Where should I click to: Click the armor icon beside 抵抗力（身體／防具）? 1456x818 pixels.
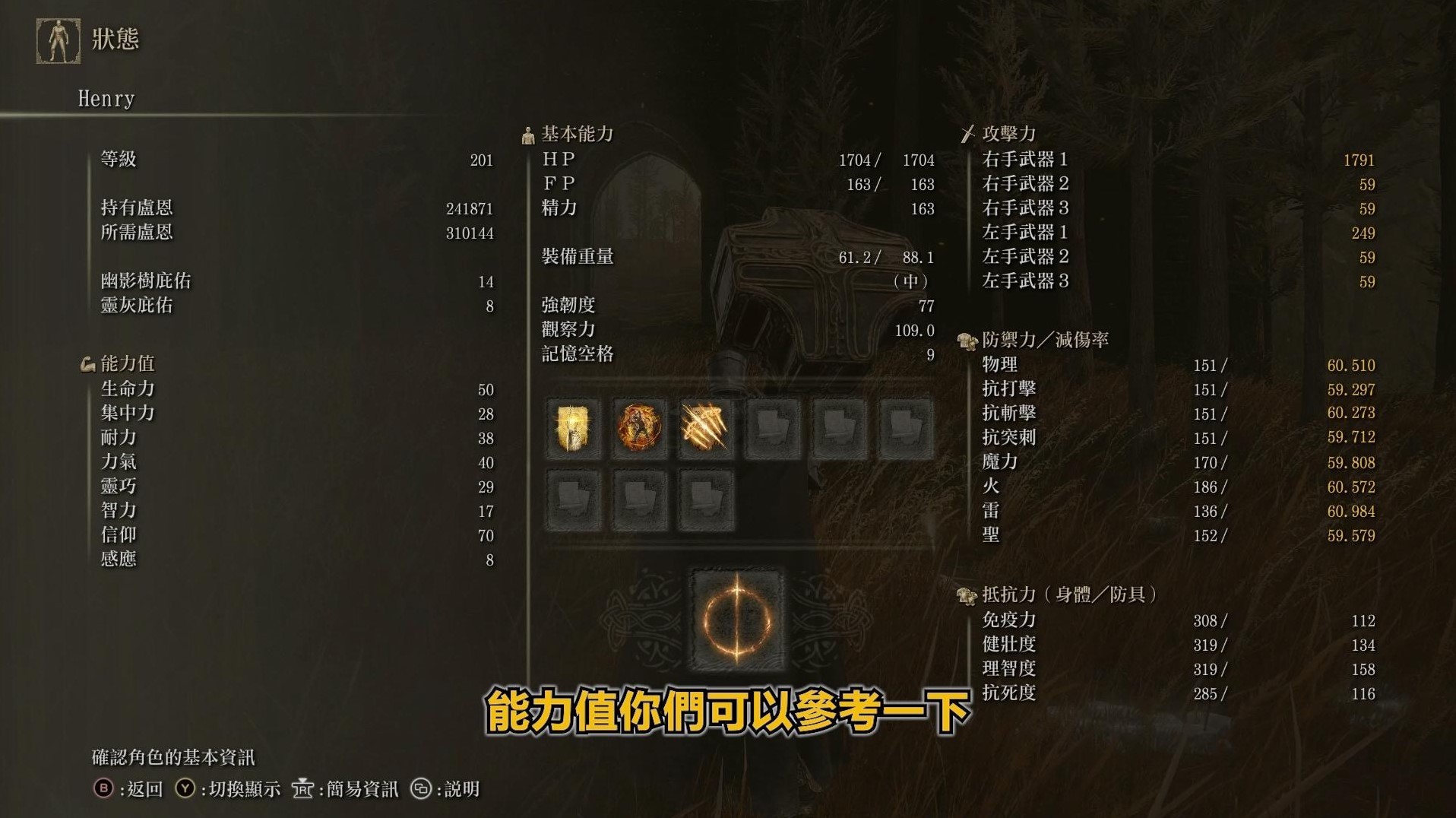point(967,597)
